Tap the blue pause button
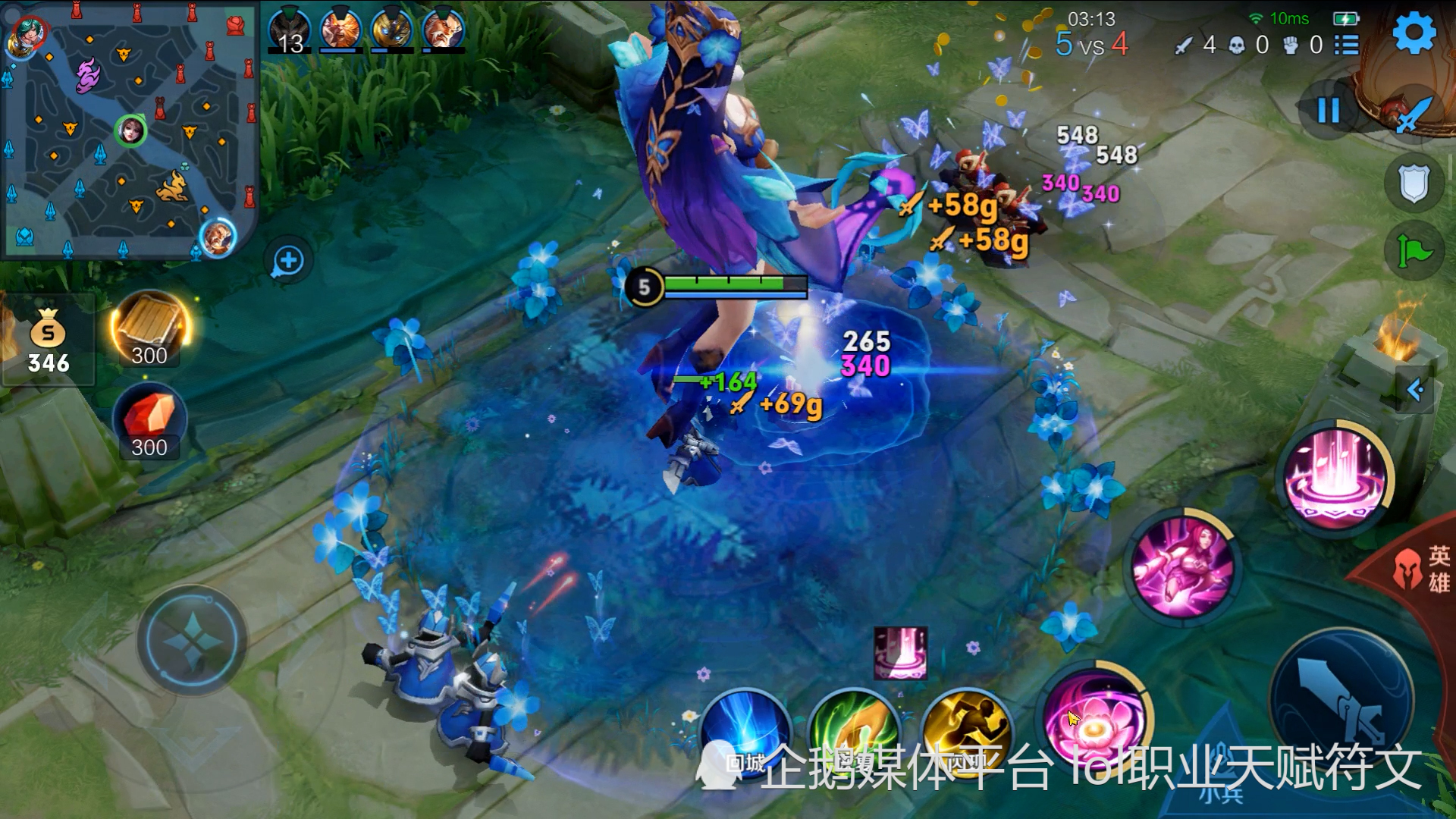The height and width of the screenshot is (819, 1456). (1328, 111)
